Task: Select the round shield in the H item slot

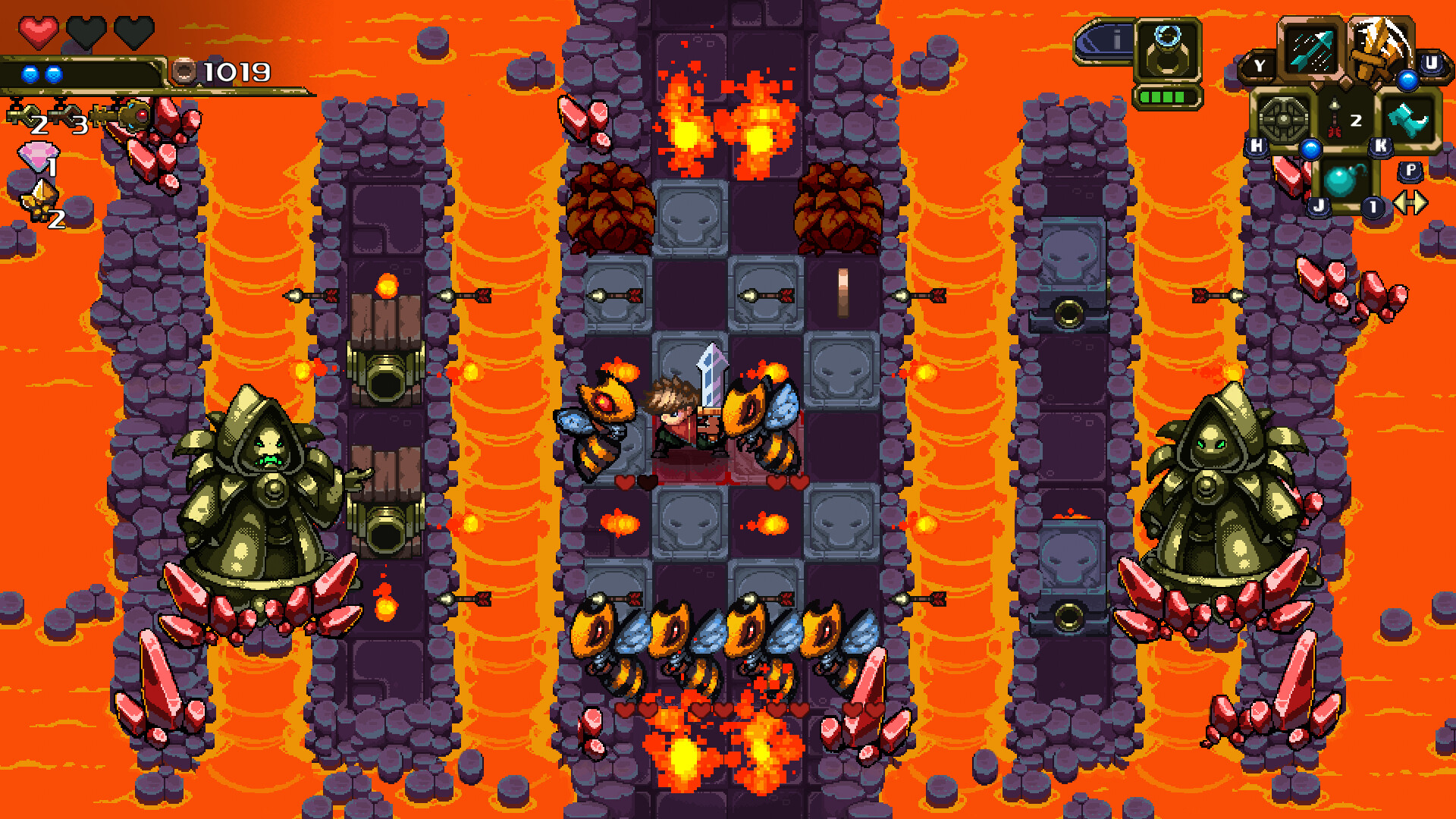Action: click(x=1285, y=120)
